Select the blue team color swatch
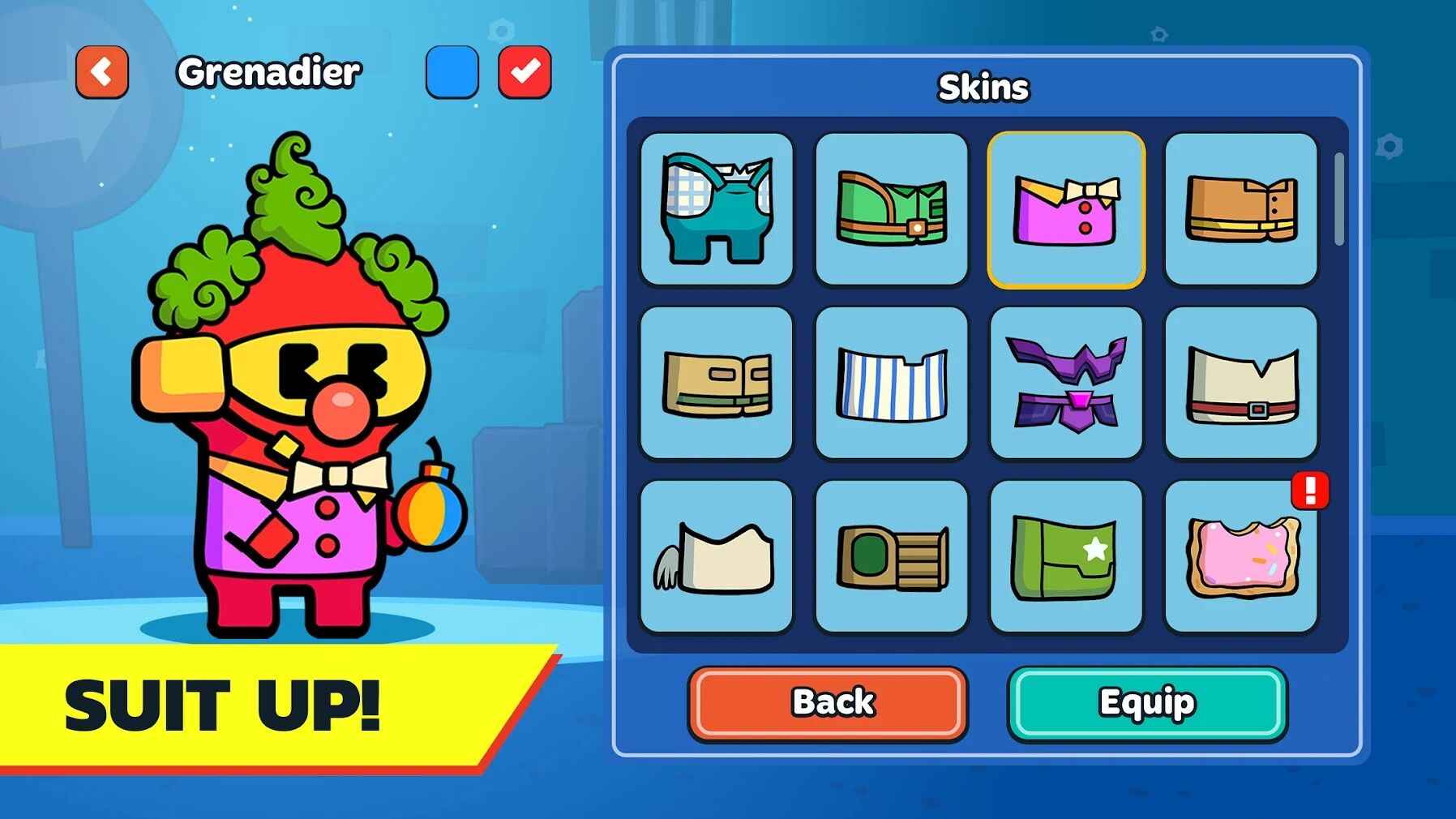Screen dimensions: 1456x819 (x=452, y=72)
